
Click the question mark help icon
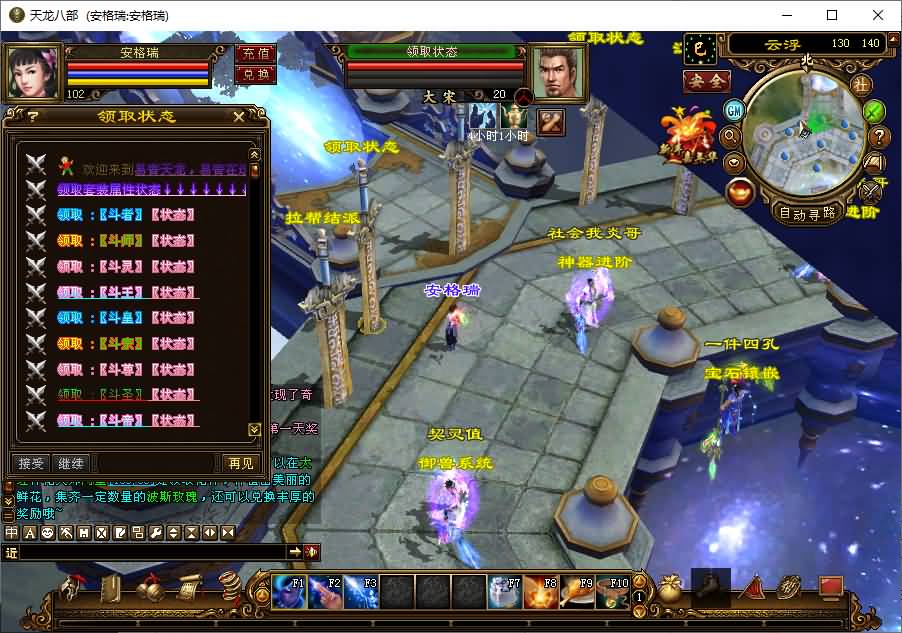click(x=879, y=137)
